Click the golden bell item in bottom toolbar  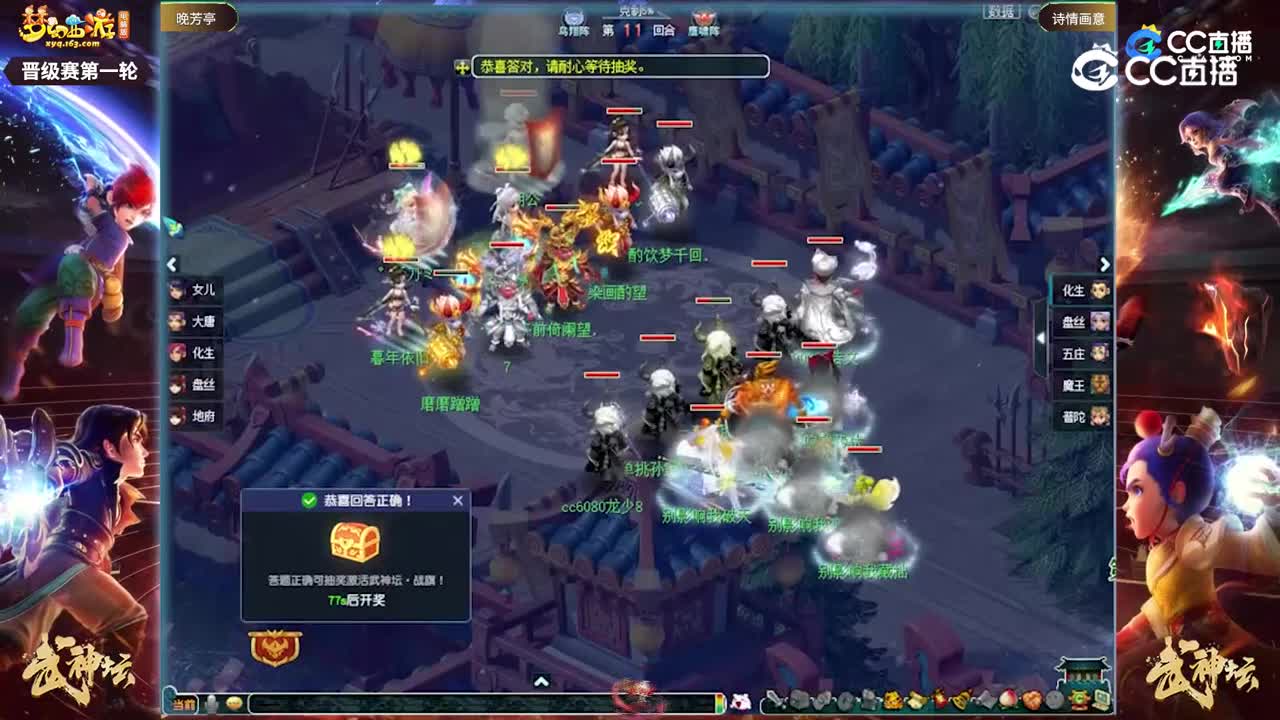tap(958, 698)
